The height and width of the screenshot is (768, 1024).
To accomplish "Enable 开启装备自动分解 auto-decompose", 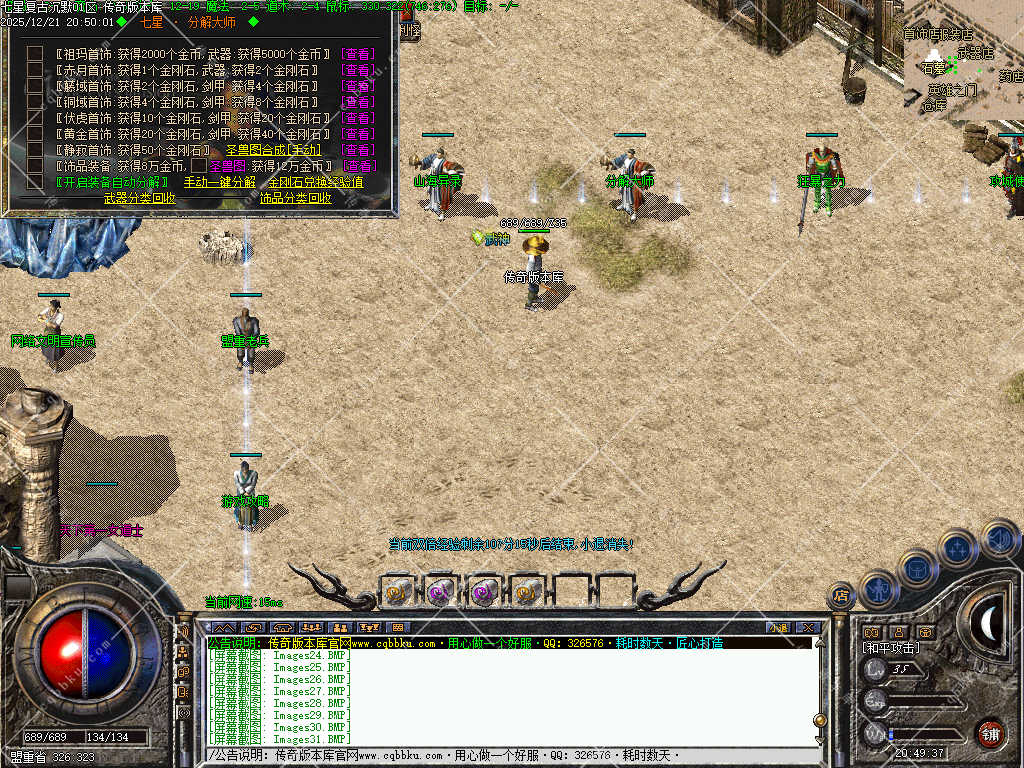I will [x=112, y=182].
